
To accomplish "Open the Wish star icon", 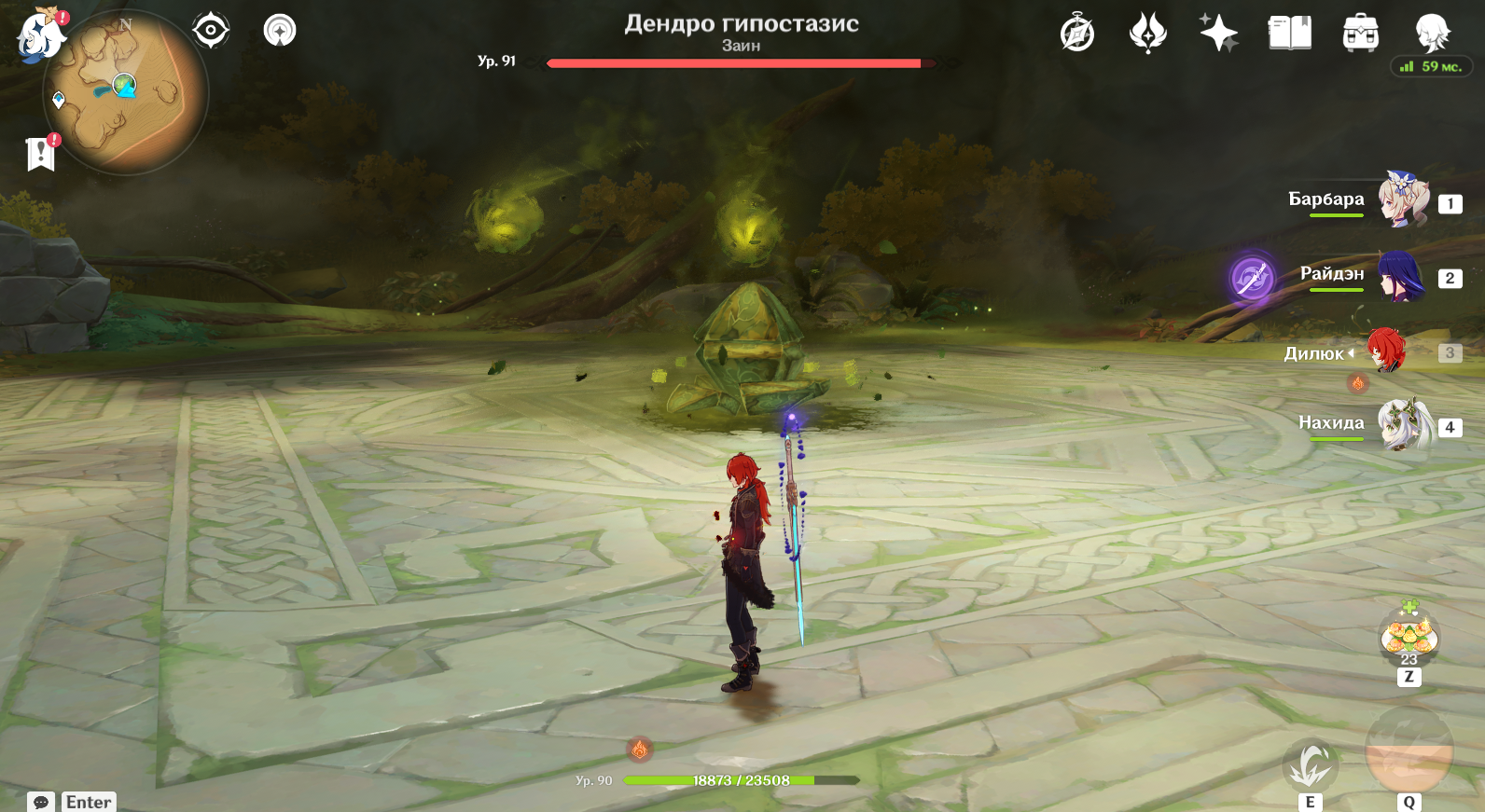I will click(x=1218, y=34).
